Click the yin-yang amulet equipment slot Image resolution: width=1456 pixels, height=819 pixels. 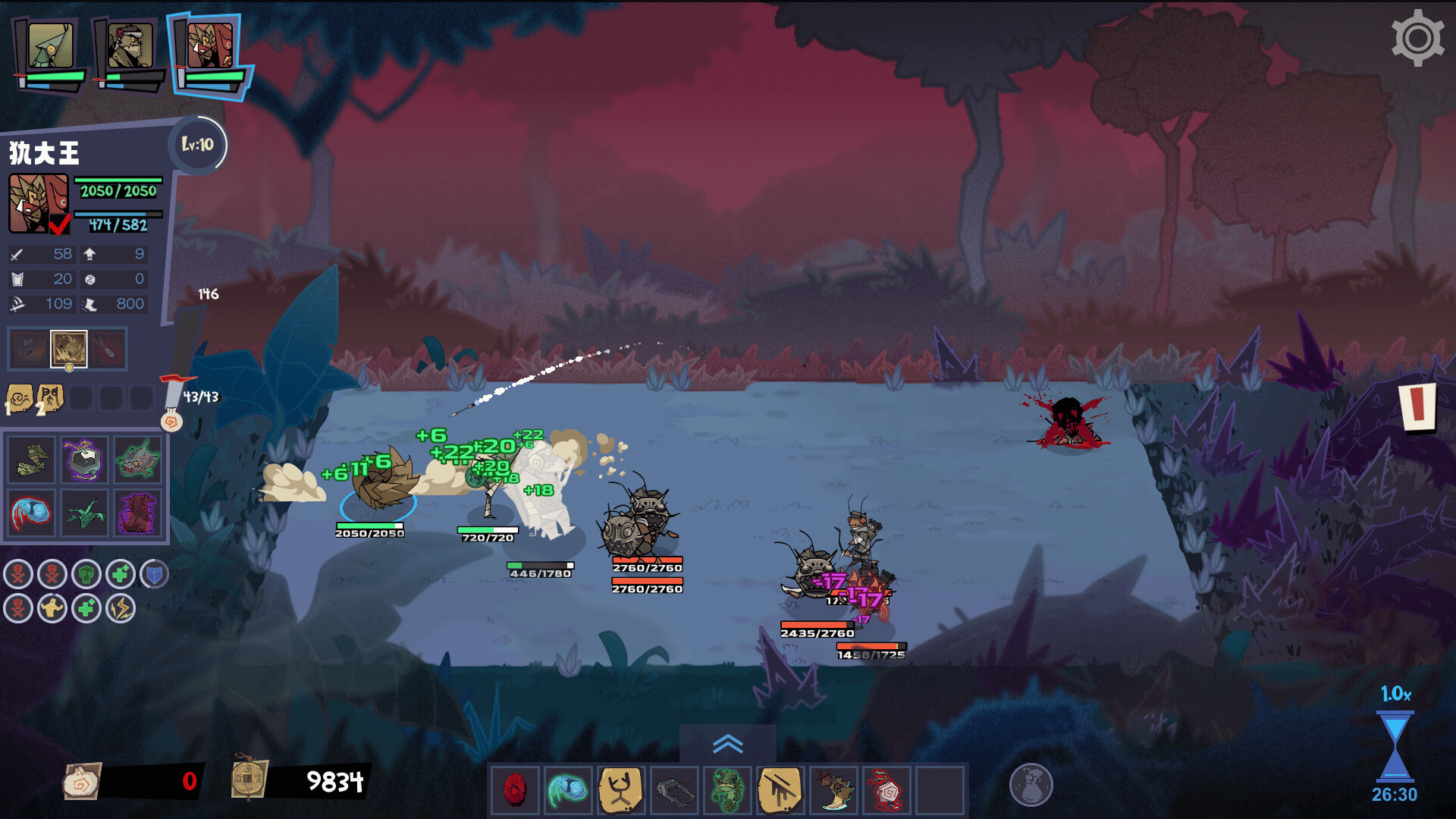(84, 460)
